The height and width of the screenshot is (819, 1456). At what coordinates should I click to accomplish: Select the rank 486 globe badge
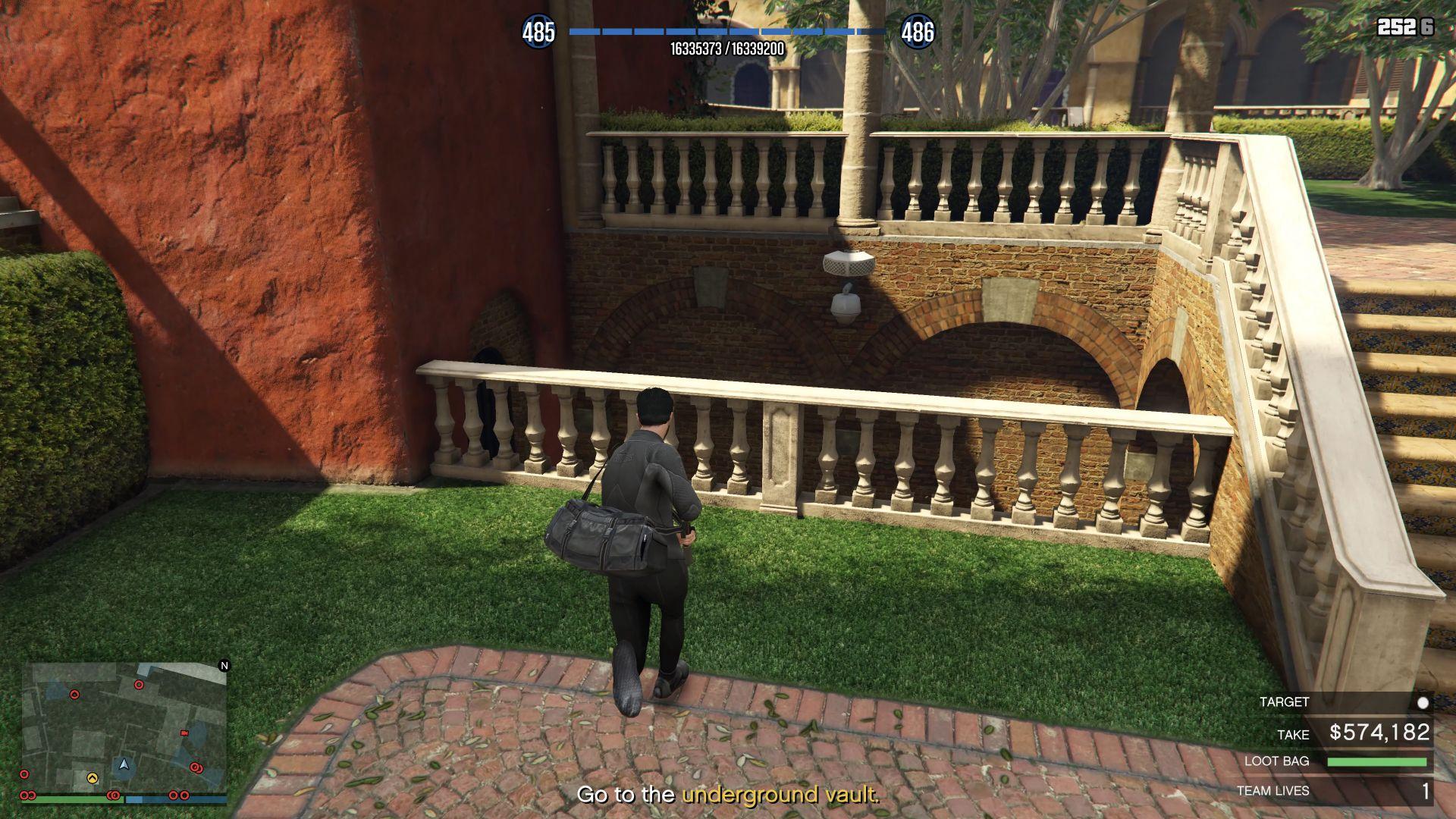917,32
